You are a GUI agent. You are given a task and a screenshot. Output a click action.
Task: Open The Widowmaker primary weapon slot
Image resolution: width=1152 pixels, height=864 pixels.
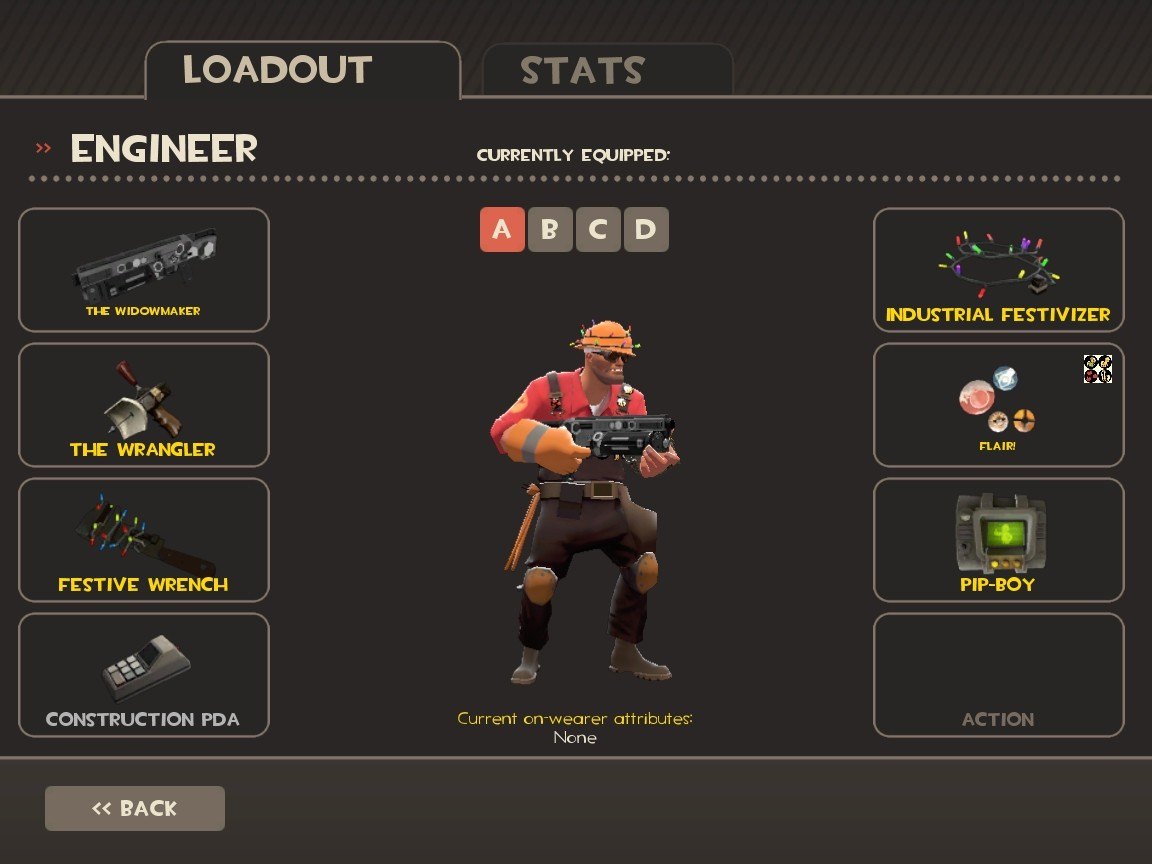[x=144, y=269]
